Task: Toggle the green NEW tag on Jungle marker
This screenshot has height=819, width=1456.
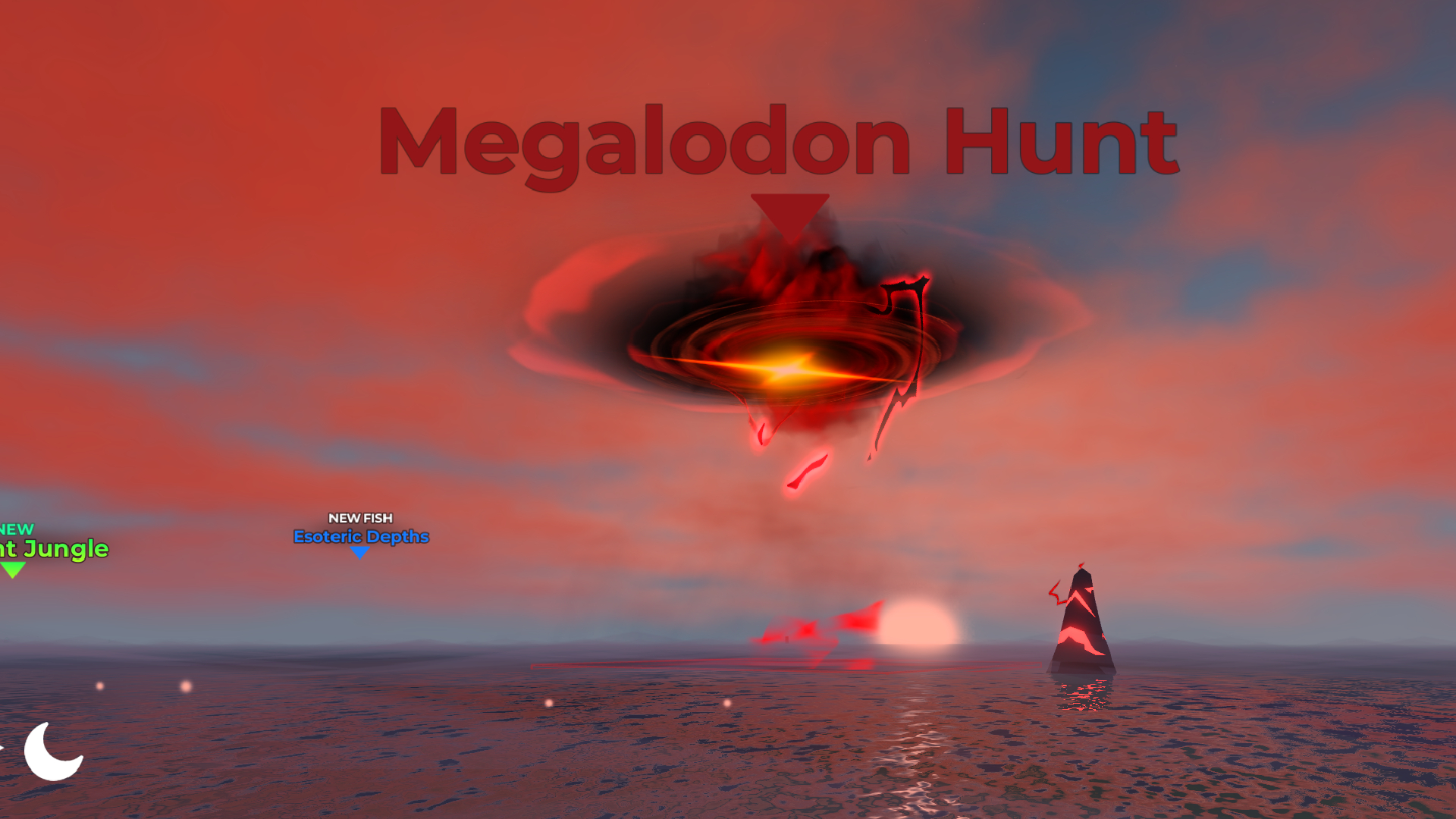Action: 17,531
